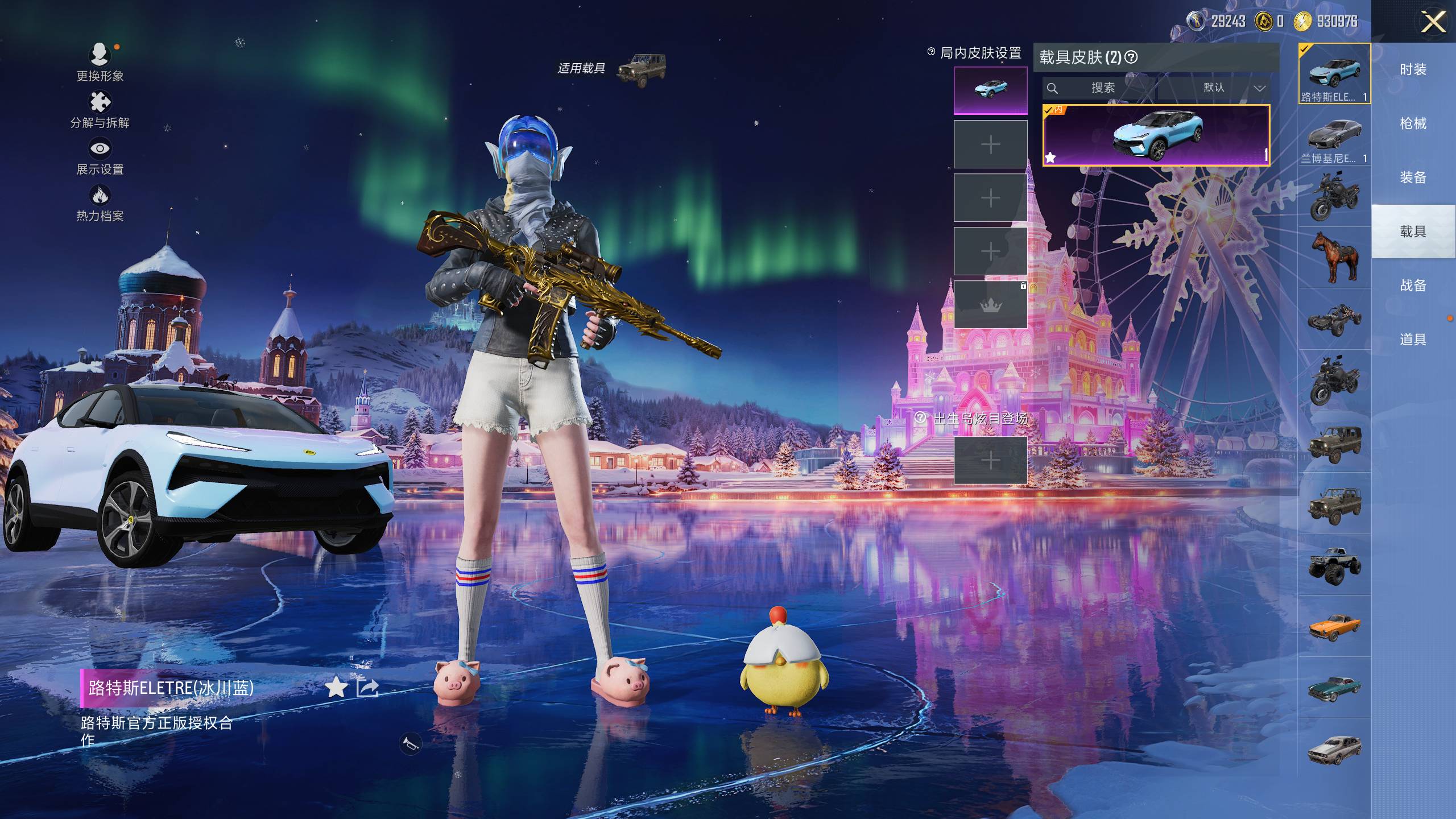This screenshot has height=819, width=1456.
Task: Click the 搜索 search field
Action: [1099, 88]
